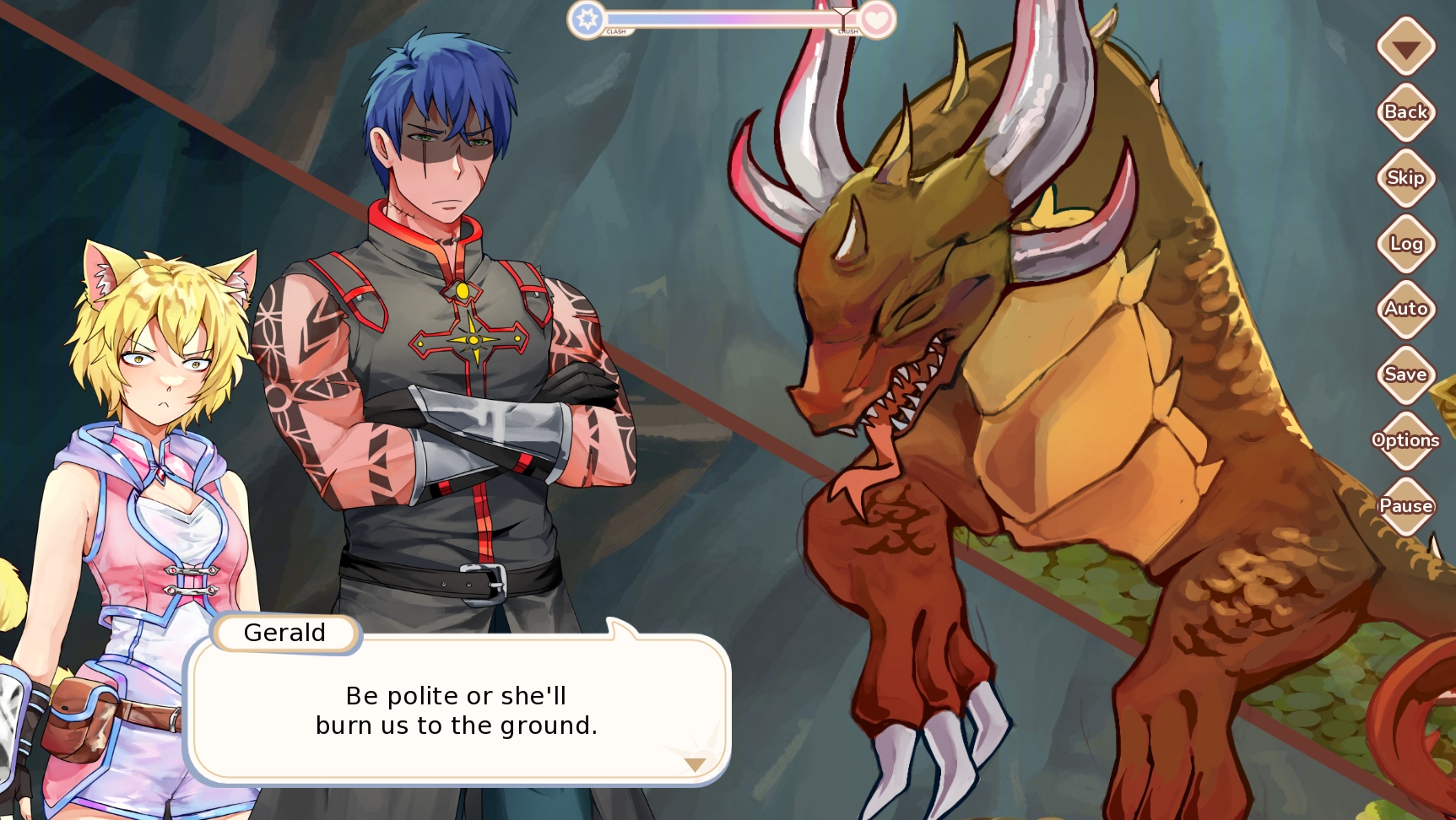Toggle Auto advance mode
Image resolution: width=1456 pixels, height=820 pixels.
[1405, 309]
